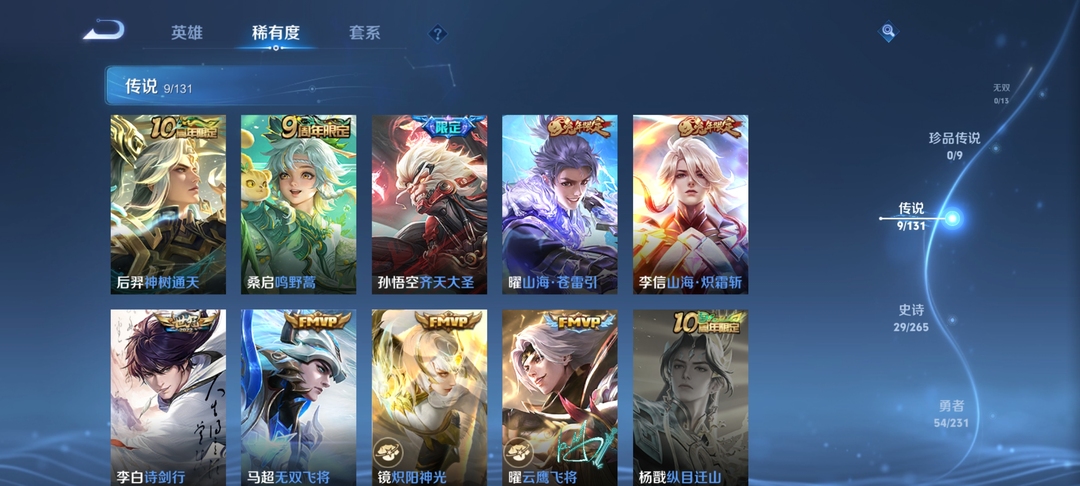1080x486 pixels.
Task: Show the 史诗 rarity tier
Action: tap(911, 318)
